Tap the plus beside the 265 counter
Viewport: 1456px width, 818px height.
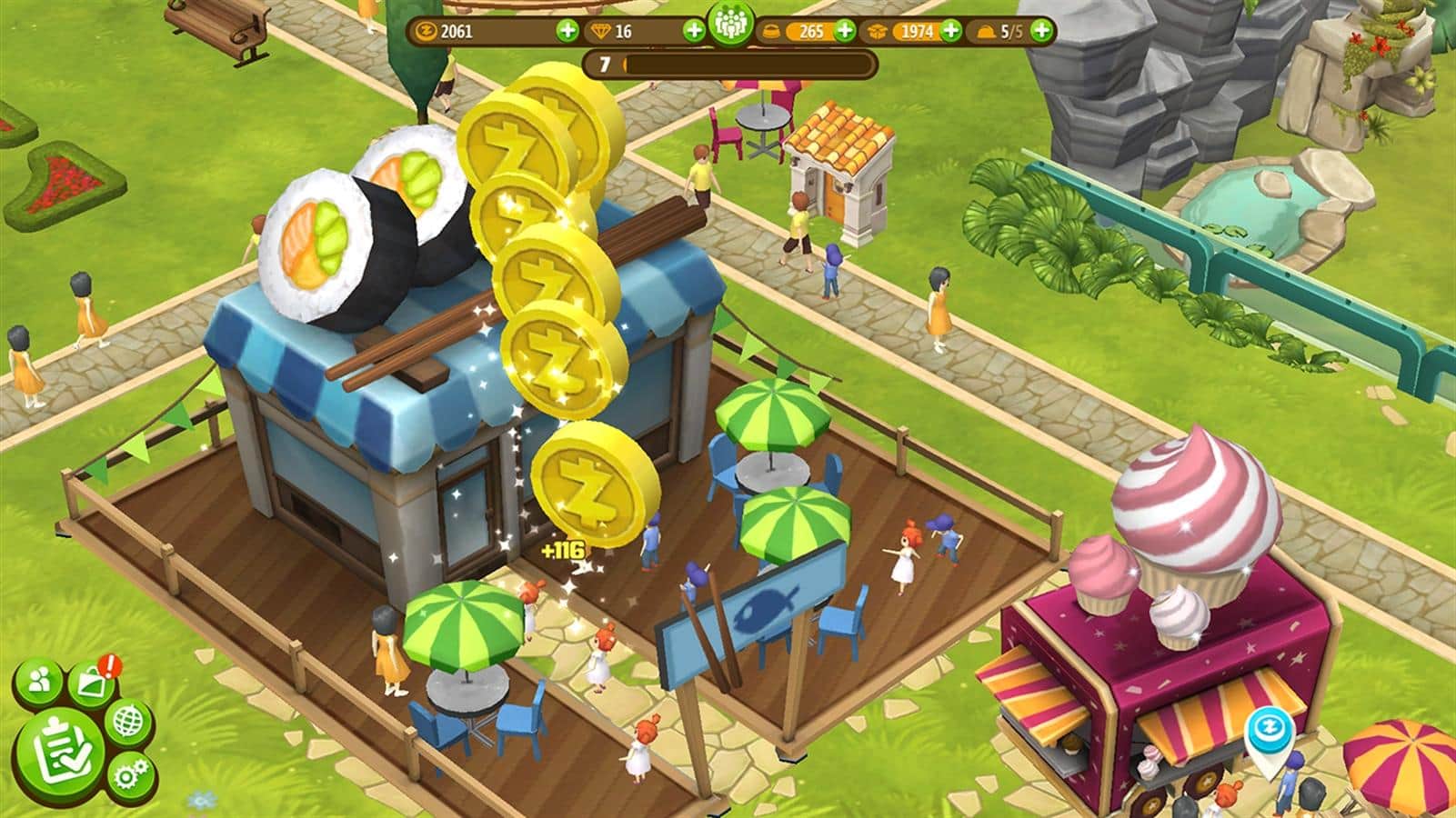845,31
